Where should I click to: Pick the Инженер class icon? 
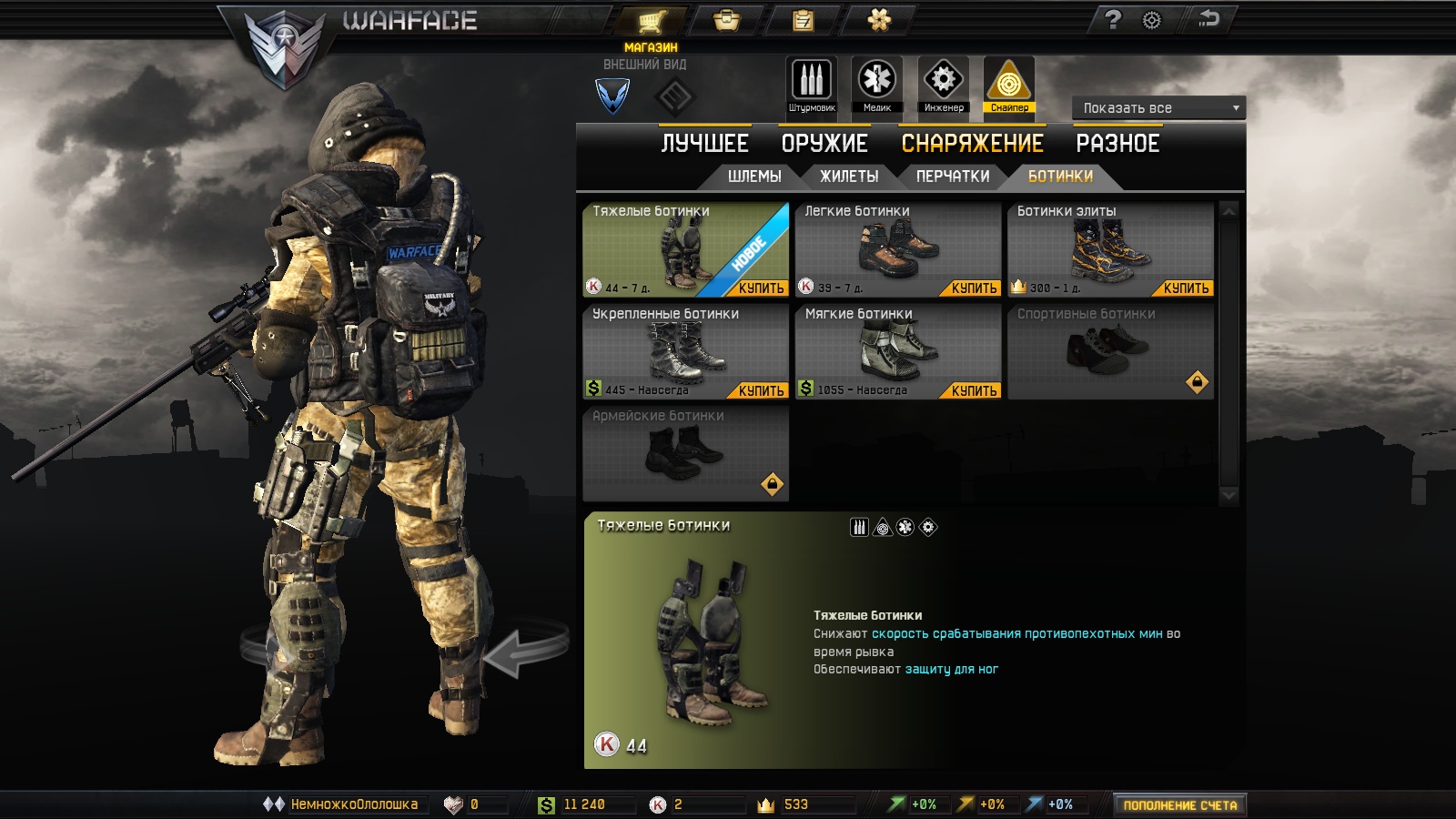(x=944, y=85)
